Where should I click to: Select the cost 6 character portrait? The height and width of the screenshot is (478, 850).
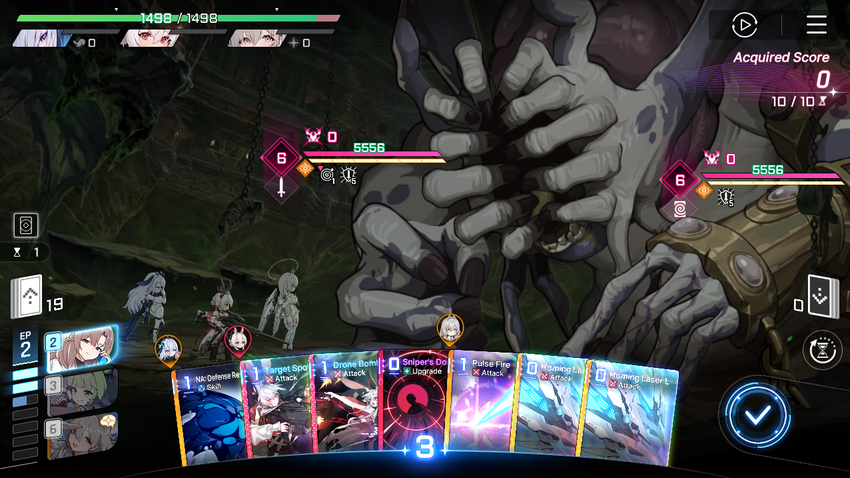point(80,435)
